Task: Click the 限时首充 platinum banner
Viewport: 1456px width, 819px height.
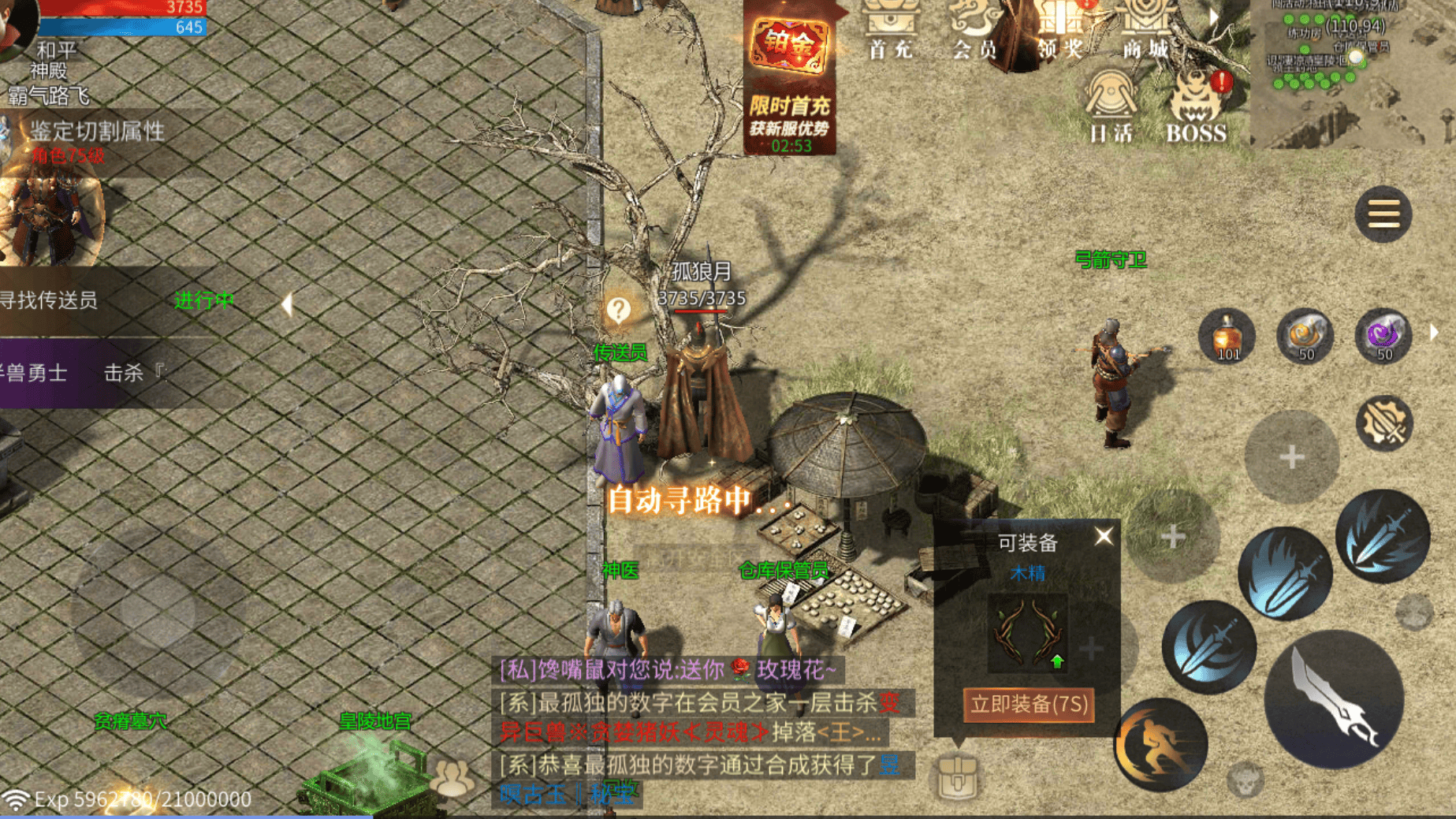Action: pyautogui.click(x=790, y=79)
